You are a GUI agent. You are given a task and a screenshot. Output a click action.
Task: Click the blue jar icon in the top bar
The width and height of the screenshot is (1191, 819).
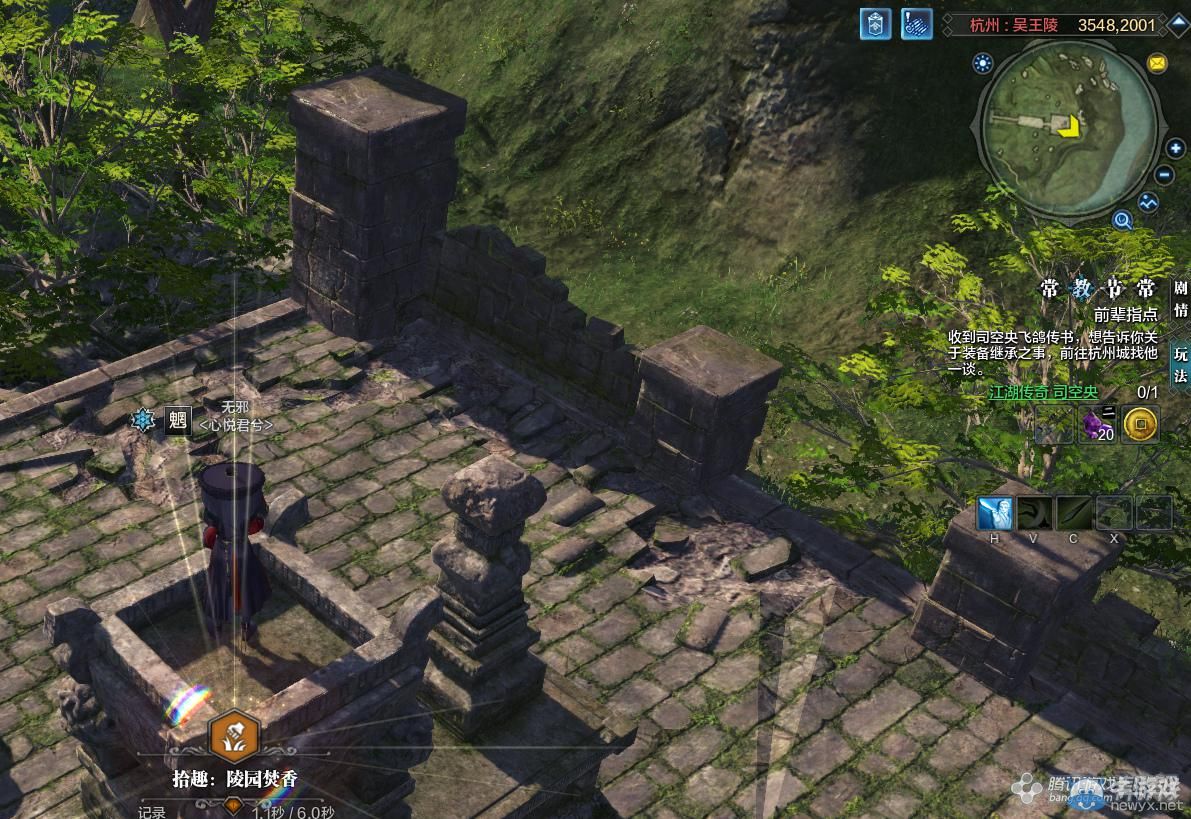click(875, 24)
